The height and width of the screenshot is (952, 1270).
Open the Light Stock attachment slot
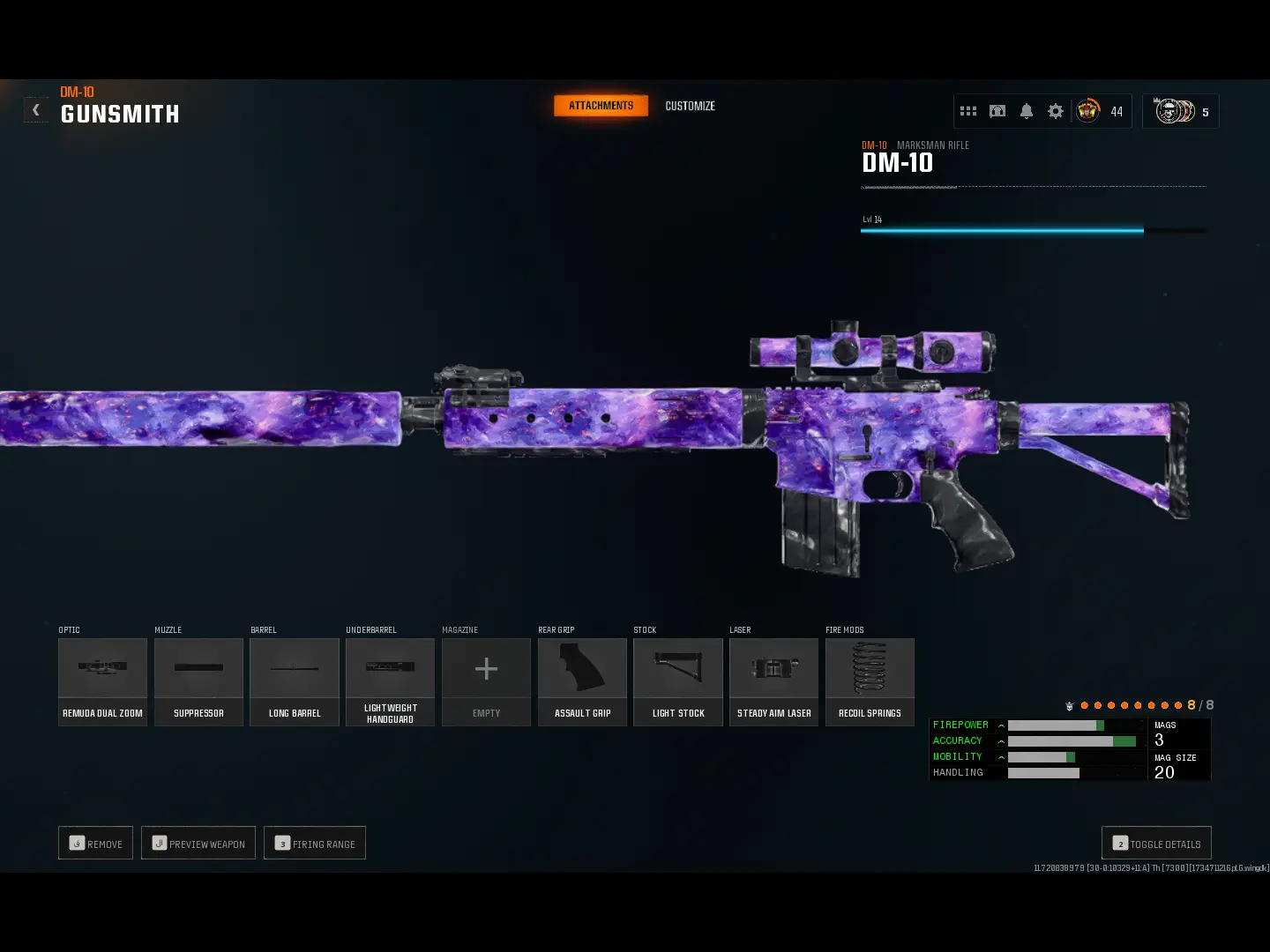pyautogui.click(x=677, y=681)
